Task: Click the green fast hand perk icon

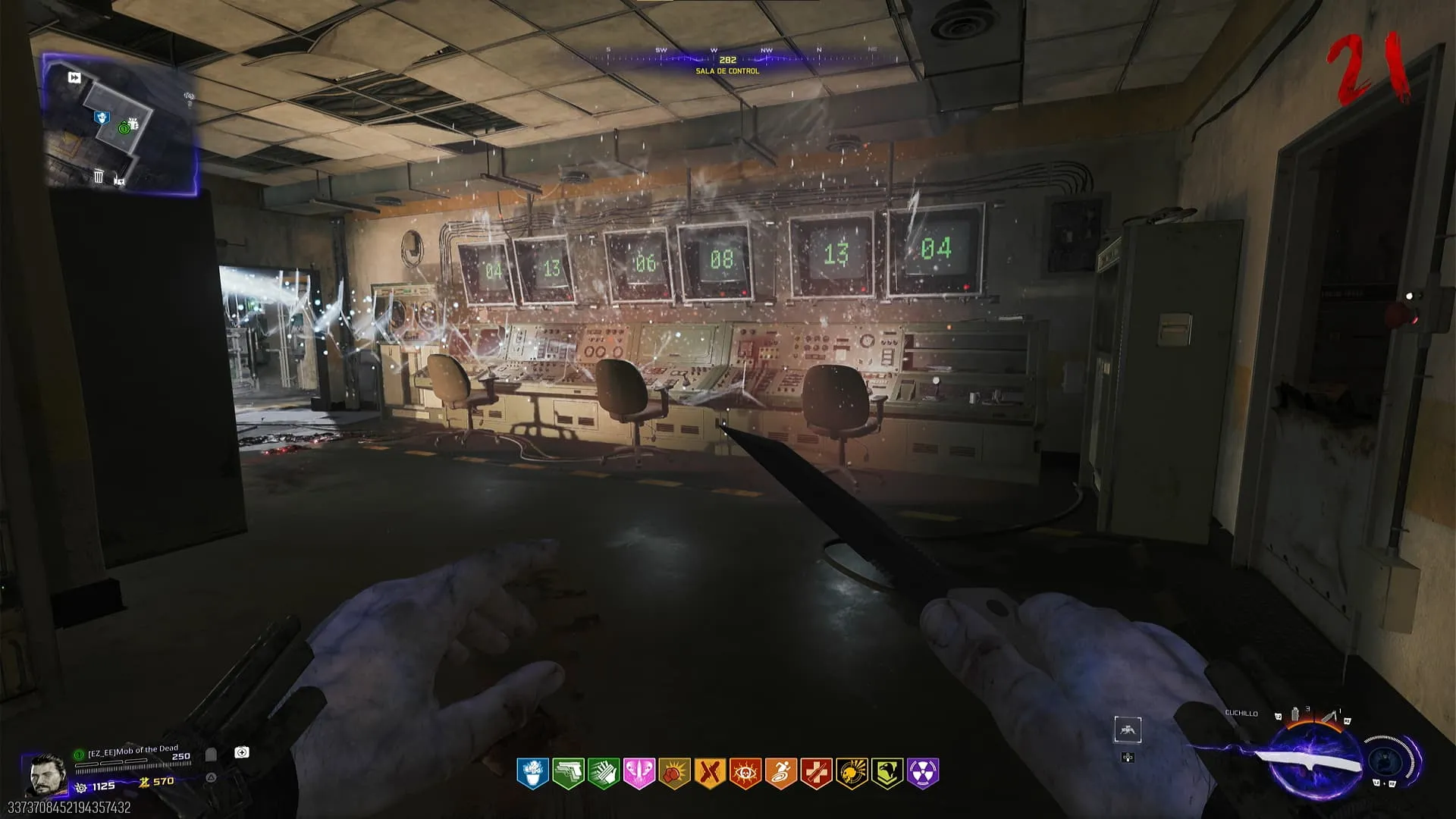Action: [604, 773]
